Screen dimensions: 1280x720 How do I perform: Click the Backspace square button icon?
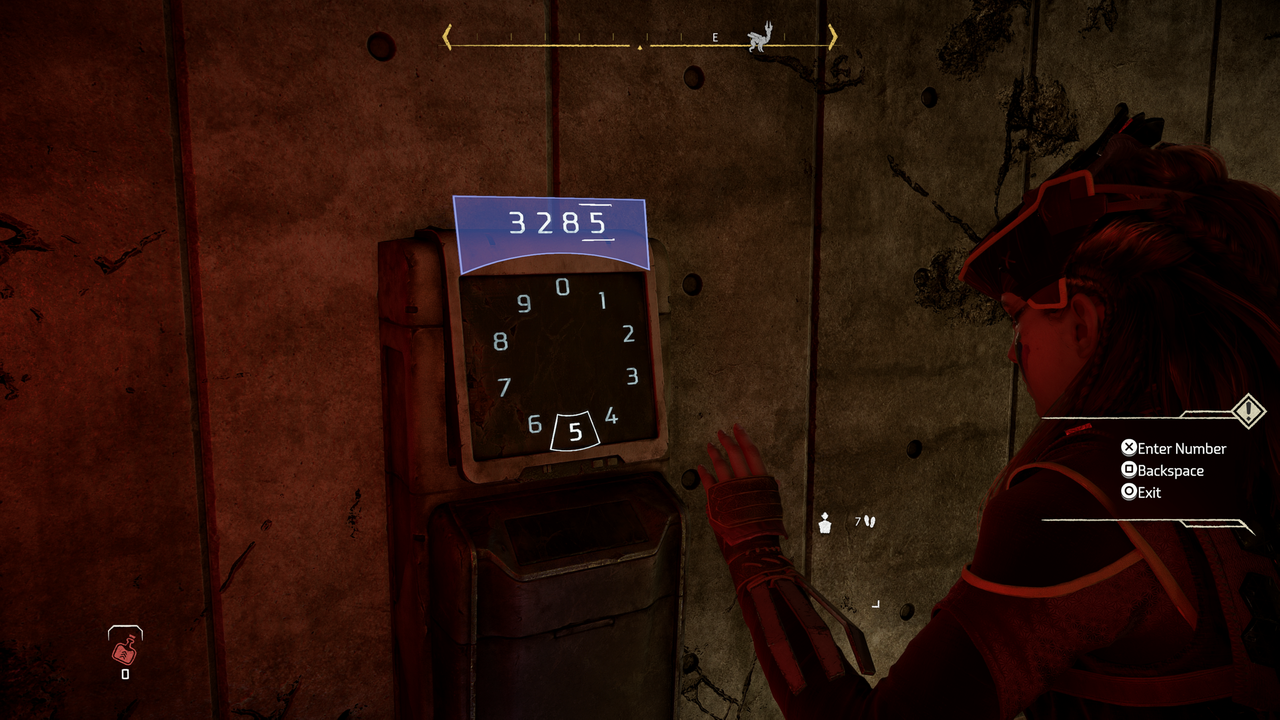pyautogui.click(x=1129, y=470)
